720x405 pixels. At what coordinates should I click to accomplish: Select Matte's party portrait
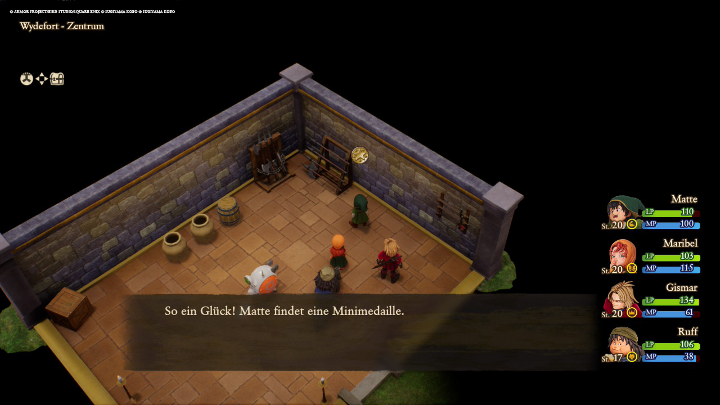[621, 210]
